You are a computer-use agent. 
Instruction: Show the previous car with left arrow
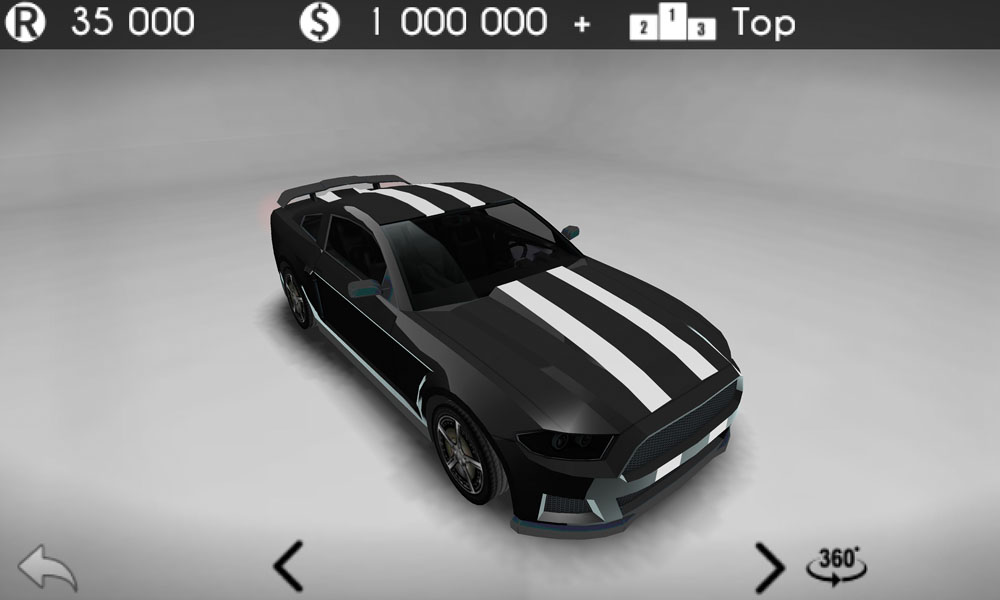click(288, 567)
